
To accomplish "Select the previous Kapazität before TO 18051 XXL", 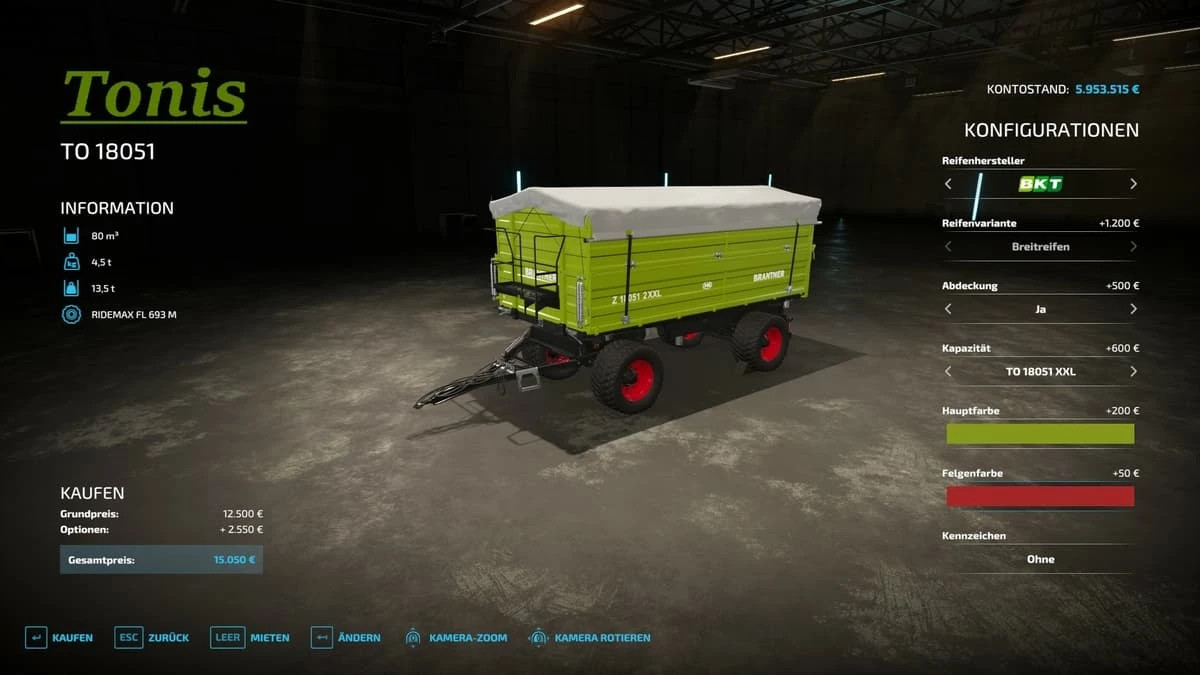I will (x=948, y=372).
